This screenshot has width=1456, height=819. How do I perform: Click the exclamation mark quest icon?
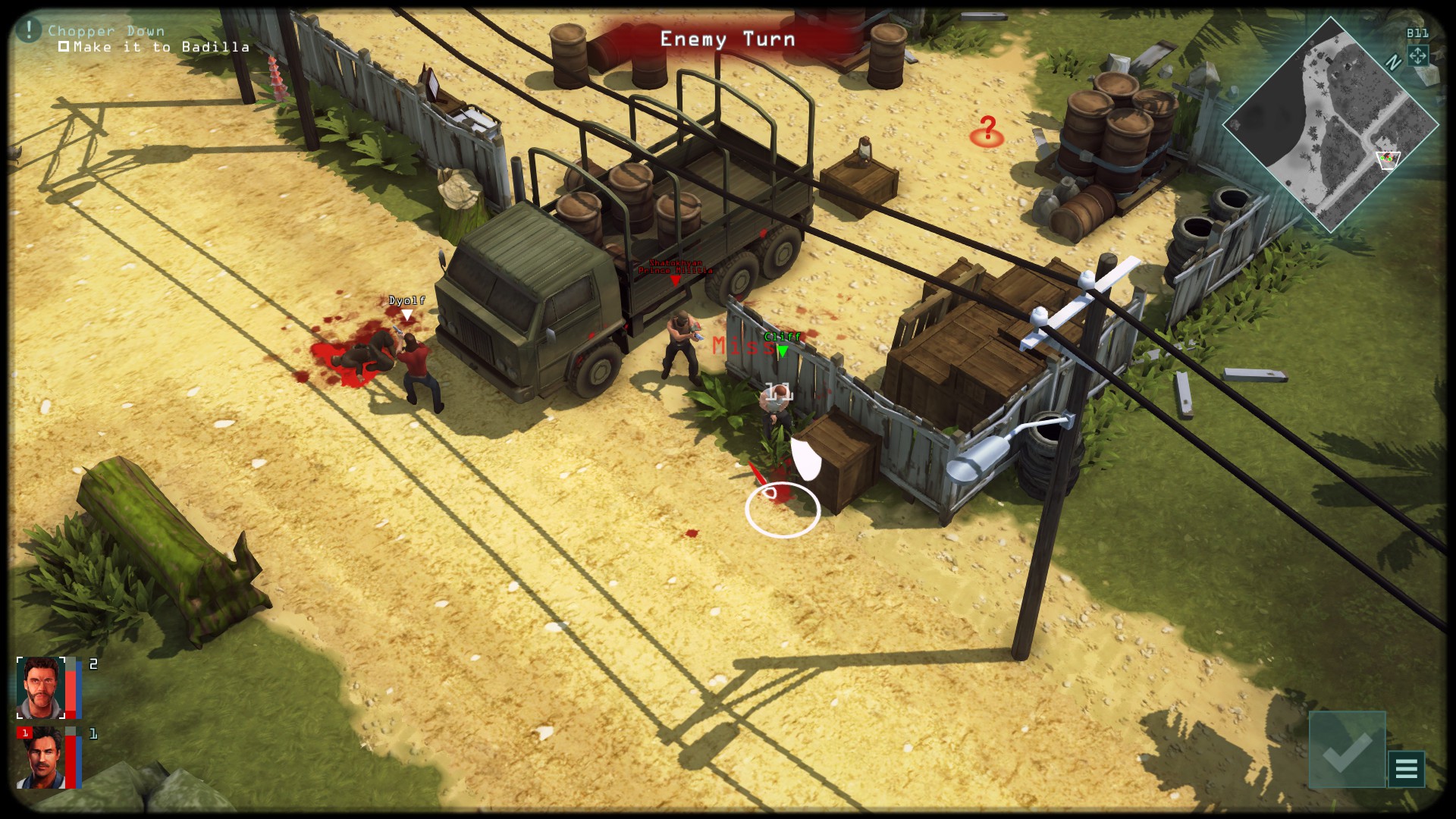[x=29, y=30]
